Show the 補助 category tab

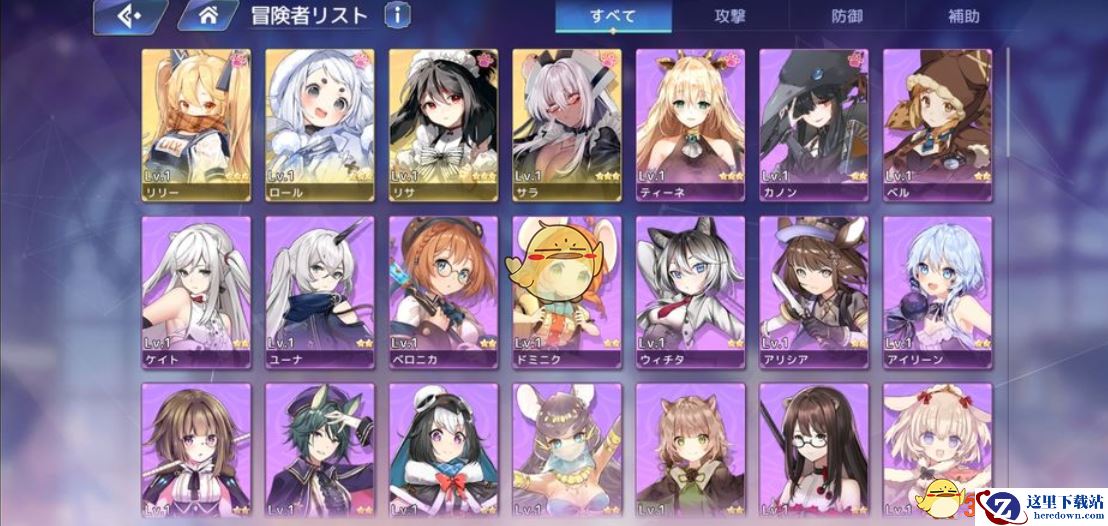point(963,16)
